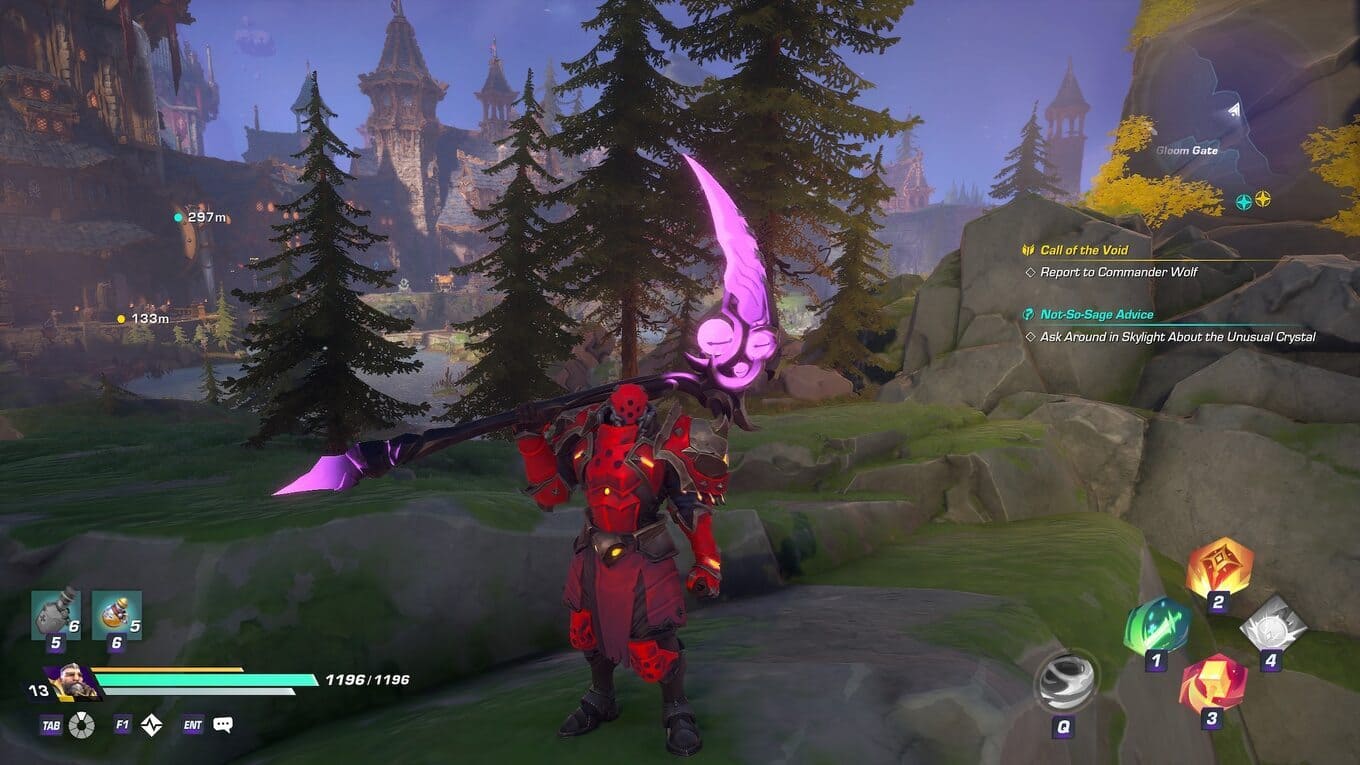Select the Call of the Void quest

[x=1083, y=250]
